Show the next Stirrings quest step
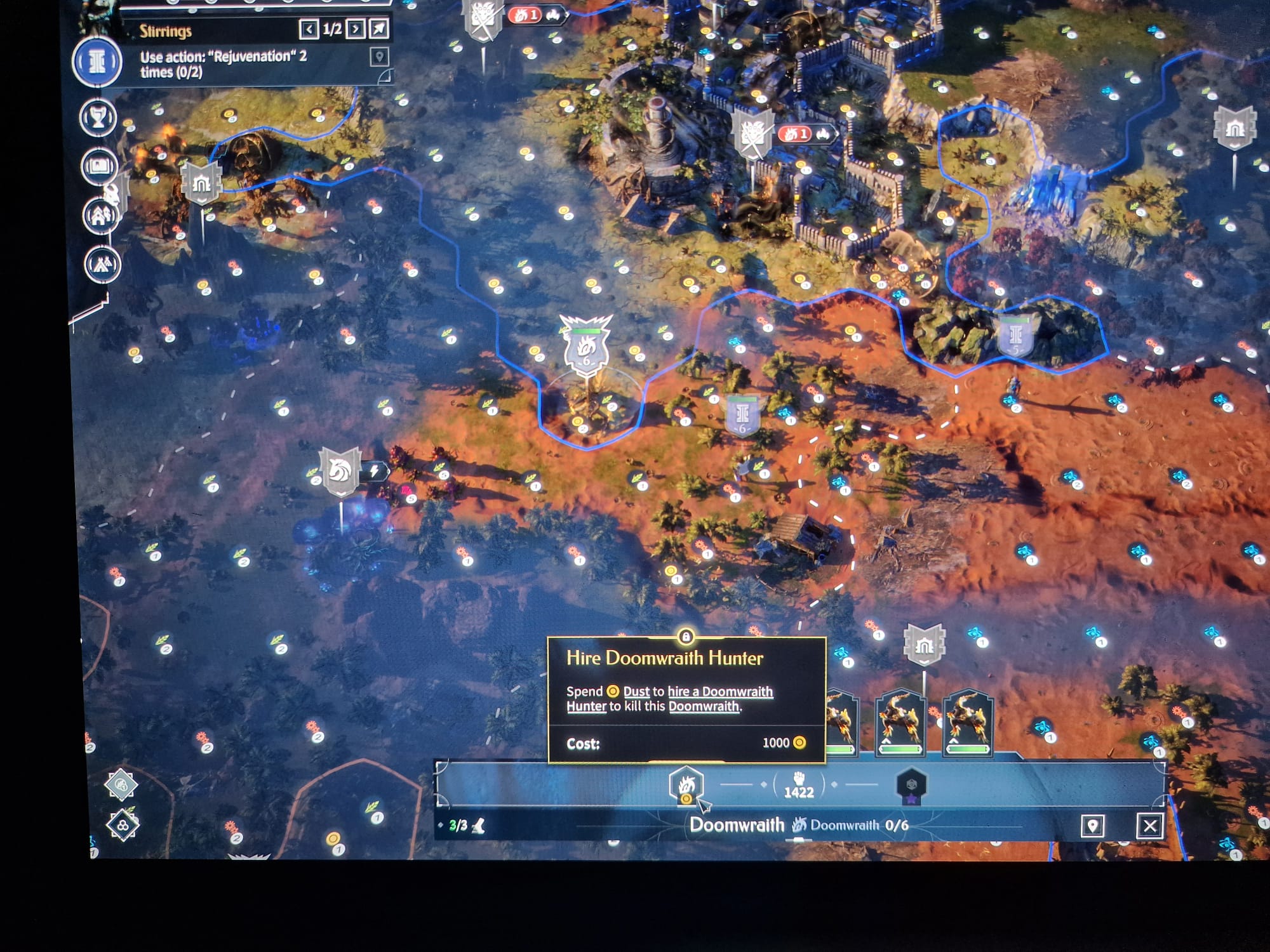1270x952 pixels. coord(356,29)
